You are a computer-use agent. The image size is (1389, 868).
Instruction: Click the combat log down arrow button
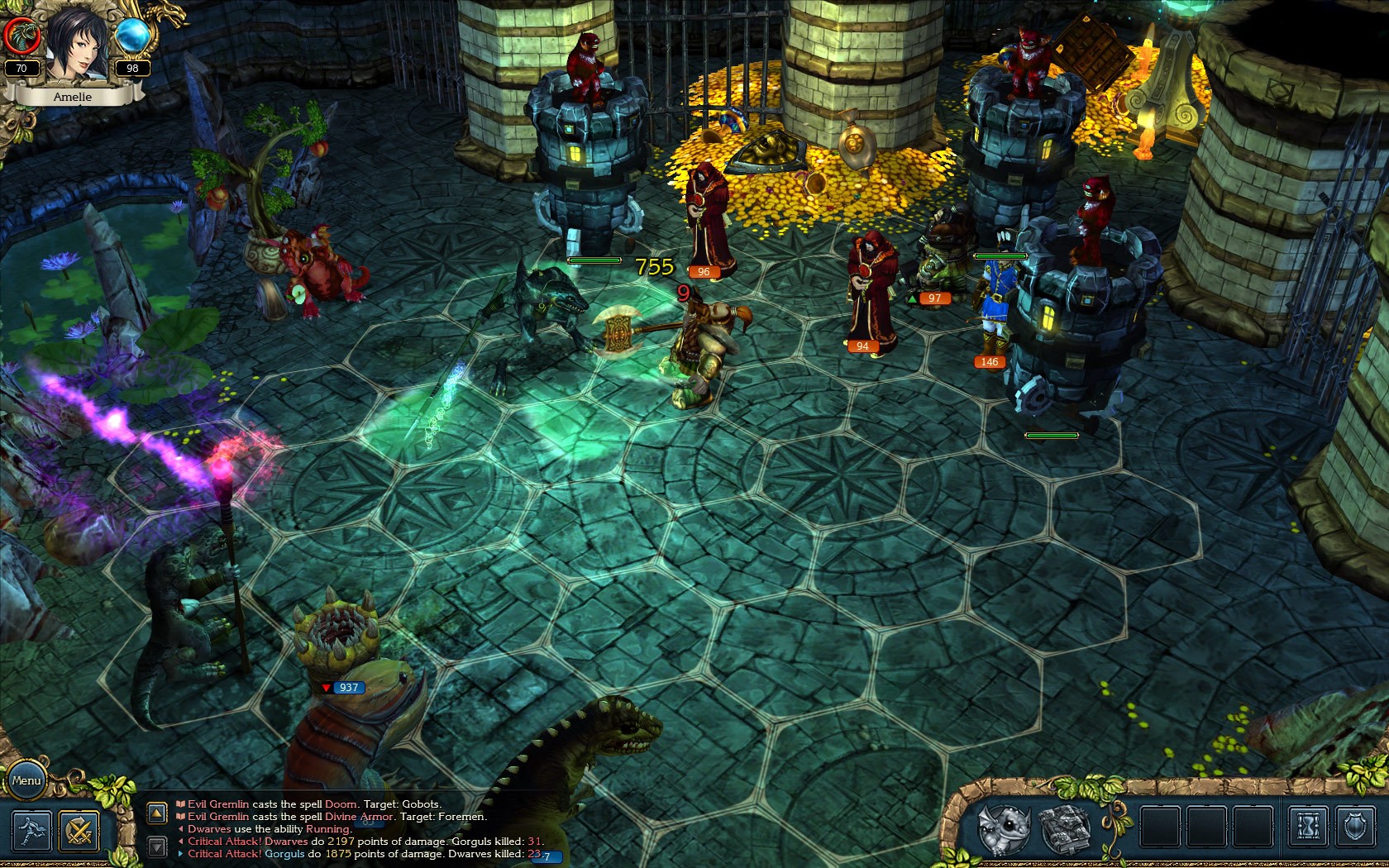[x=157, y=846]
